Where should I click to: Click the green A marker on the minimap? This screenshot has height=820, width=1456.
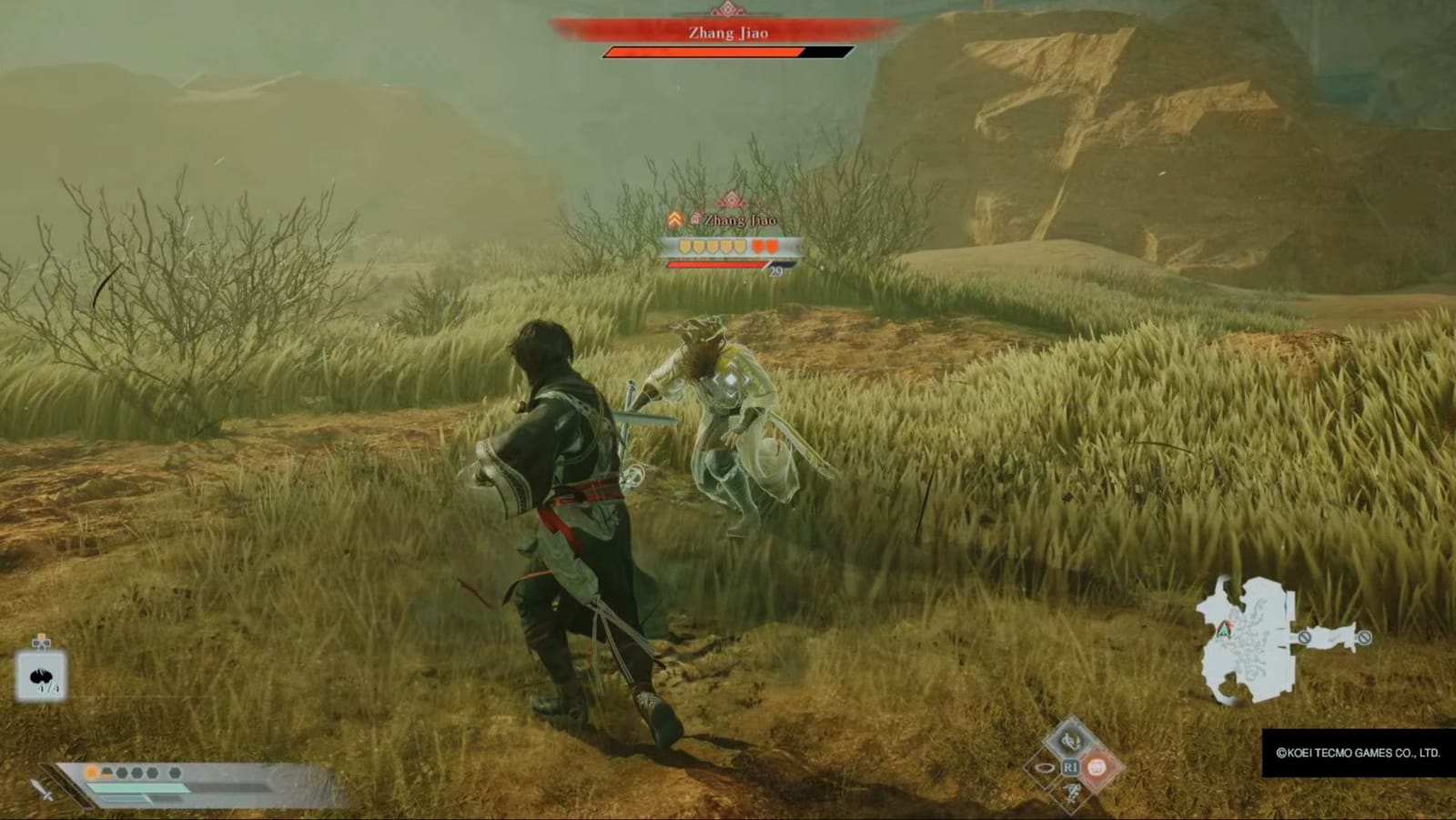tap(1224, 630)
